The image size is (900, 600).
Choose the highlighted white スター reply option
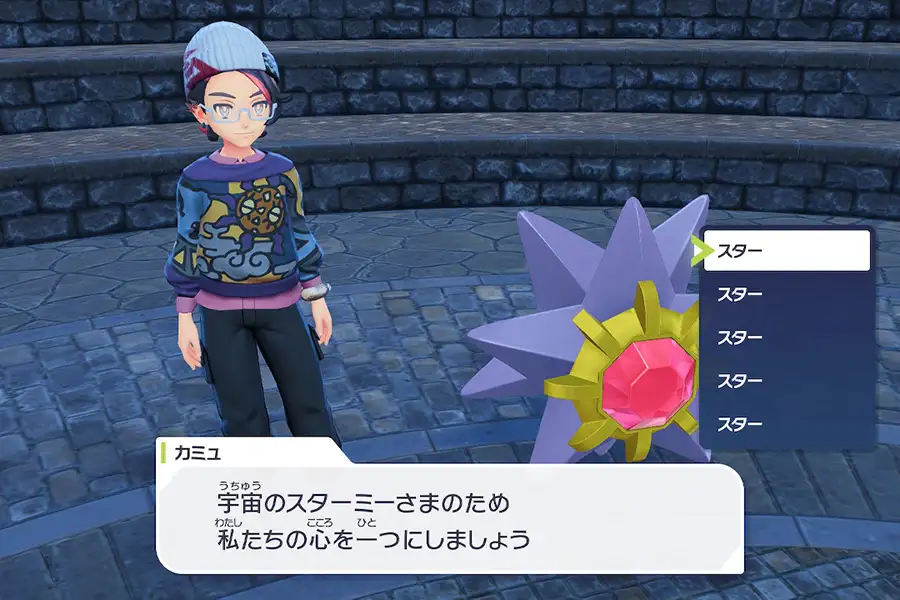click(x=786, y=251)
